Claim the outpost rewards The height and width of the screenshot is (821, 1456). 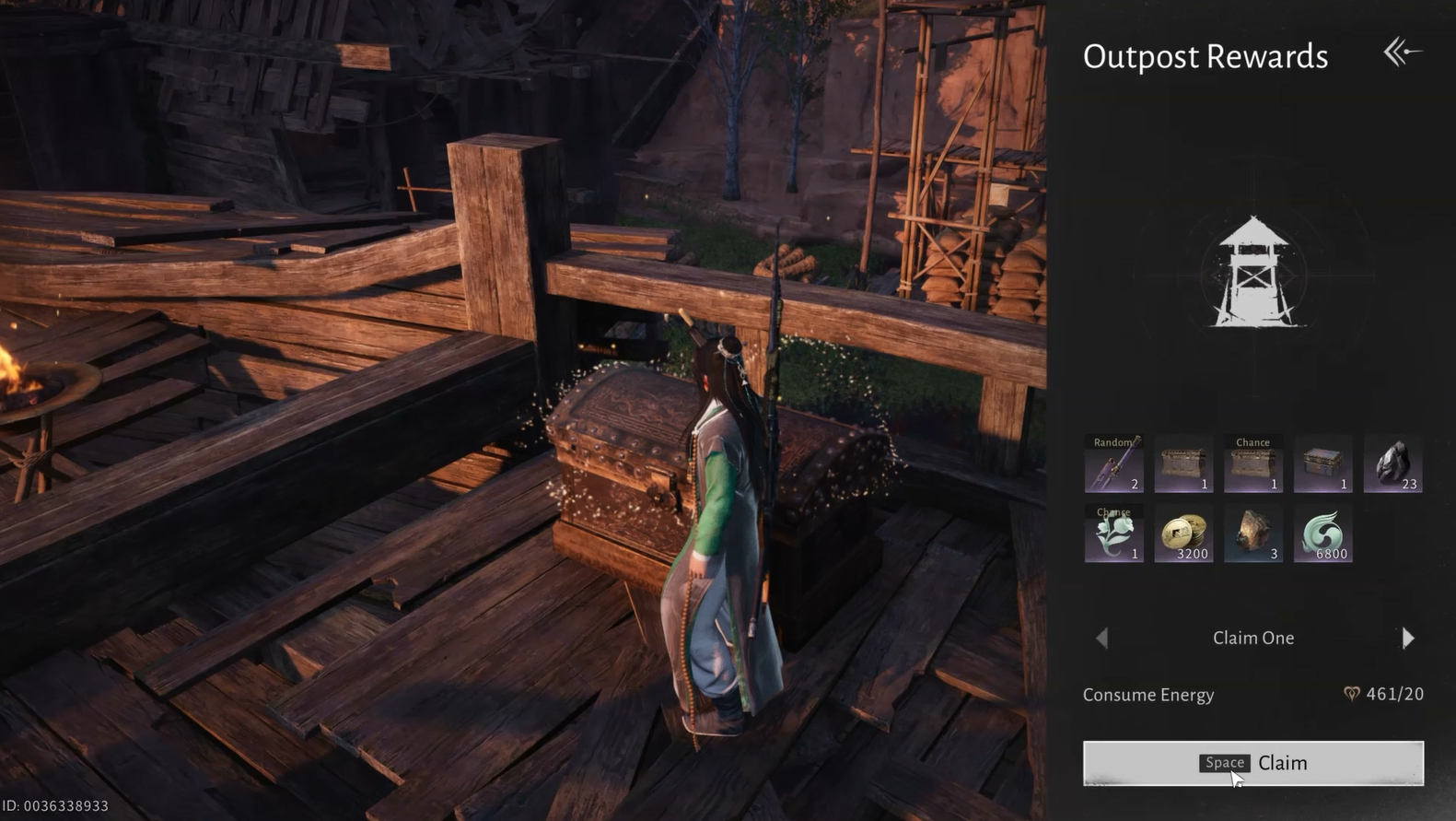click(x=1252, y=763)
